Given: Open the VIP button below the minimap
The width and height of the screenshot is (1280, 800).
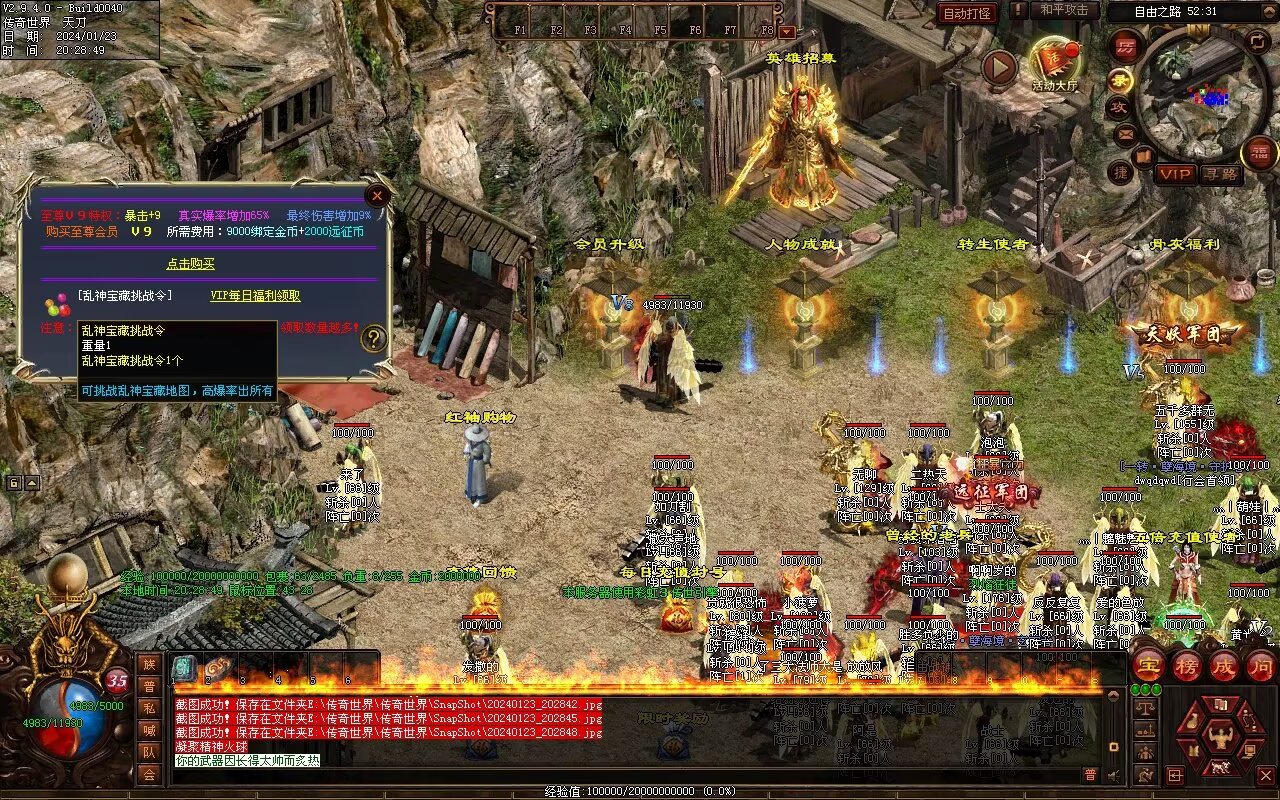Looking at the screenshot, I should (1176, 174).
